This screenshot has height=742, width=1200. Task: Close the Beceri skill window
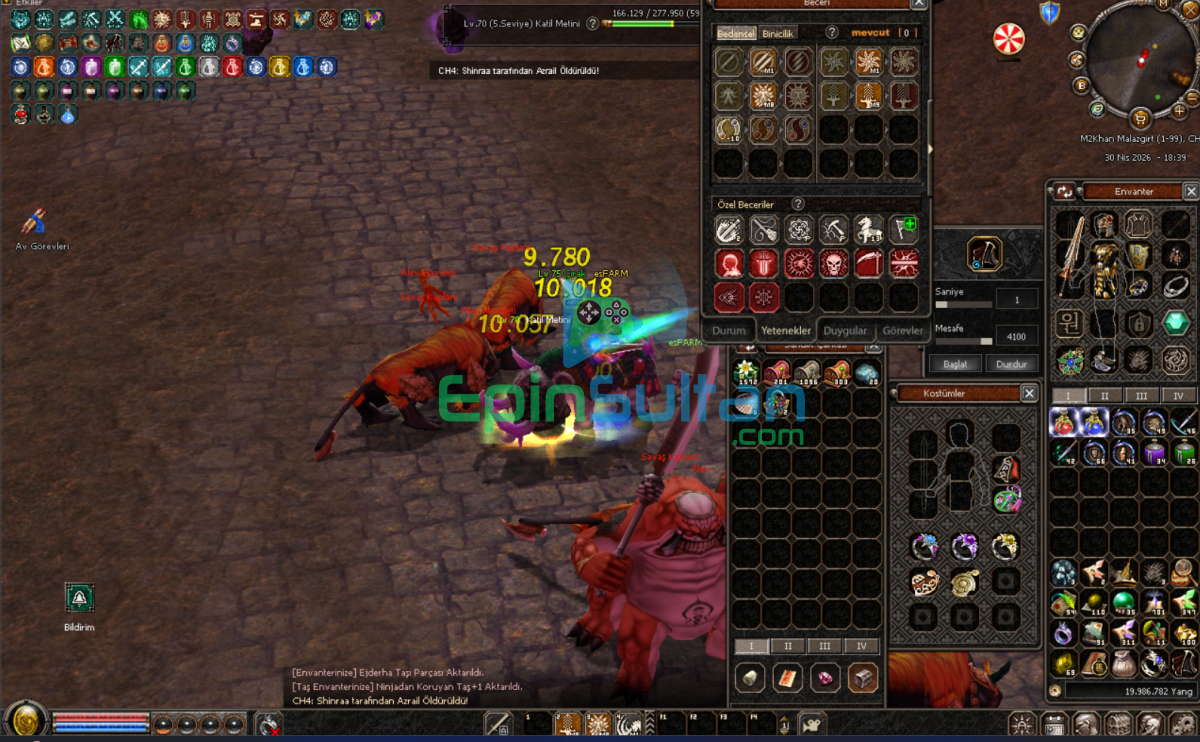919,4
